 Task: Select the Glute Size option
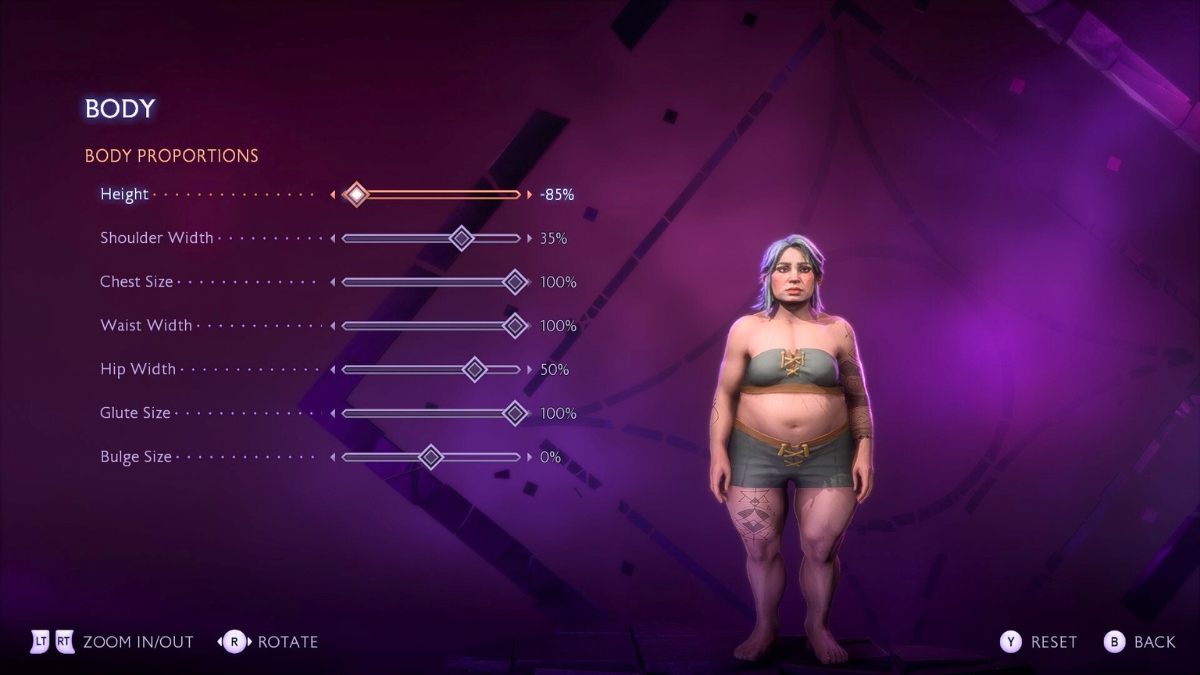[135, 413]
